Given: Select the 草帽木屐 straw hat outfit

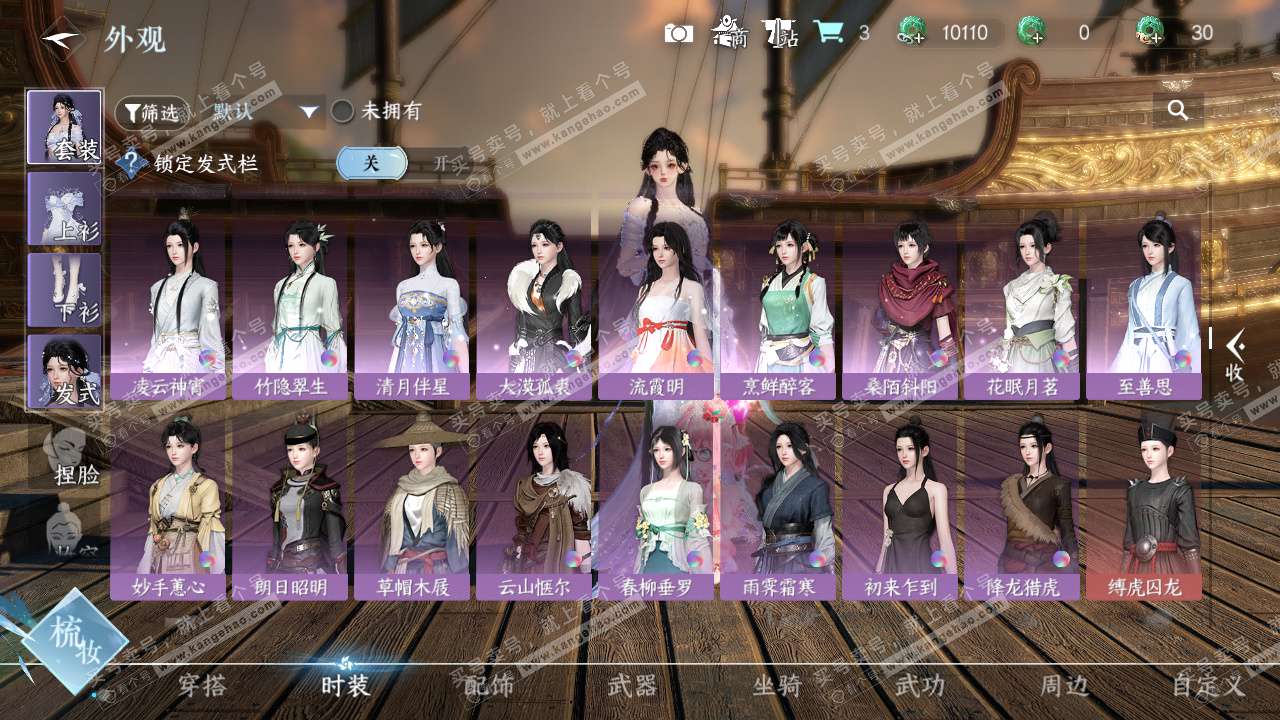Looking at the screenshot, I should 412,505.
